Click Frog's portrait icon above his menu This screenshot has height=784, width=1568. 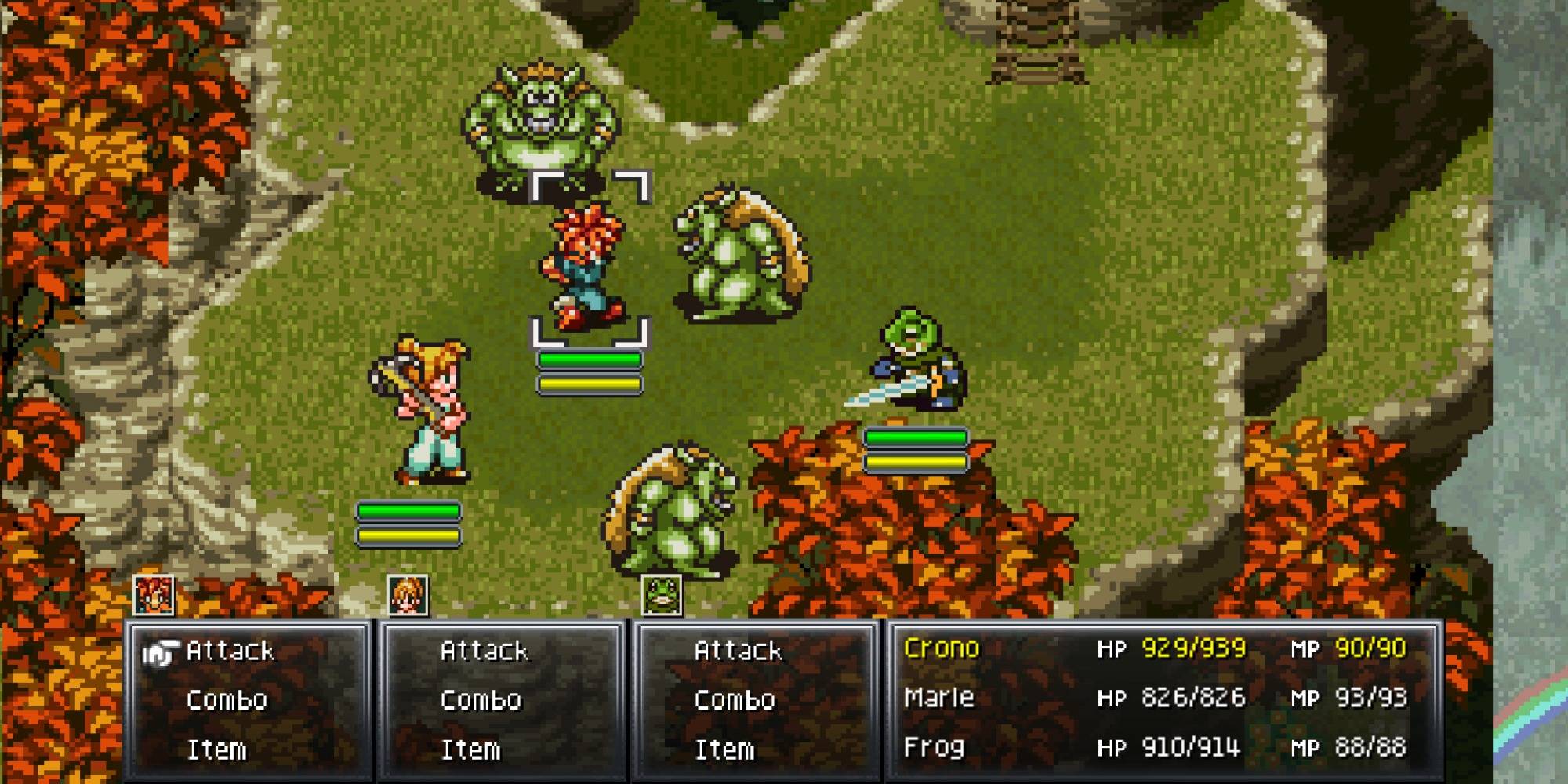coord(662,595)
